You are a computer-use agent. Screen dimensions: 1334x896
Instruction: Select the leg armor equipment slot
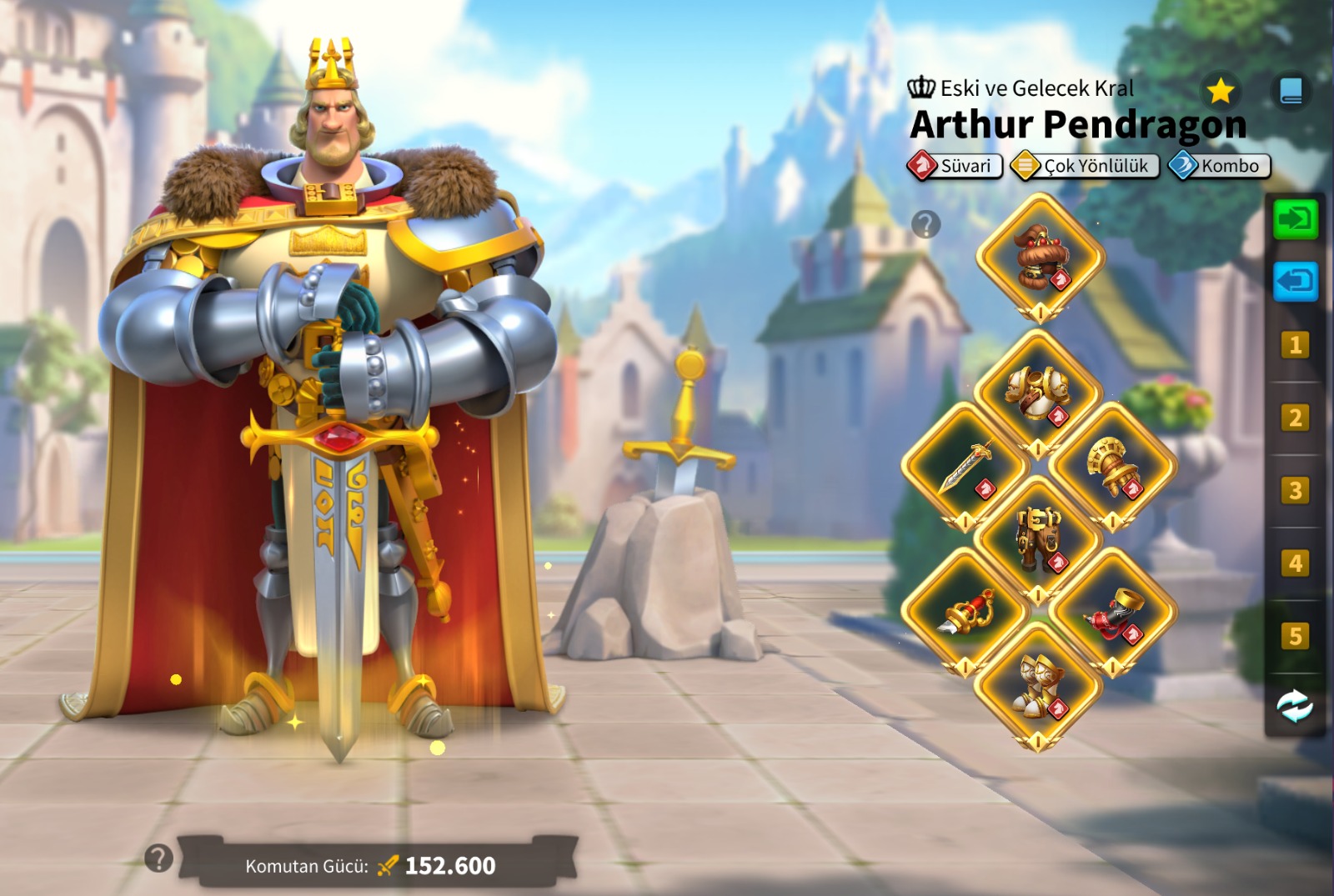(1038, 538)
